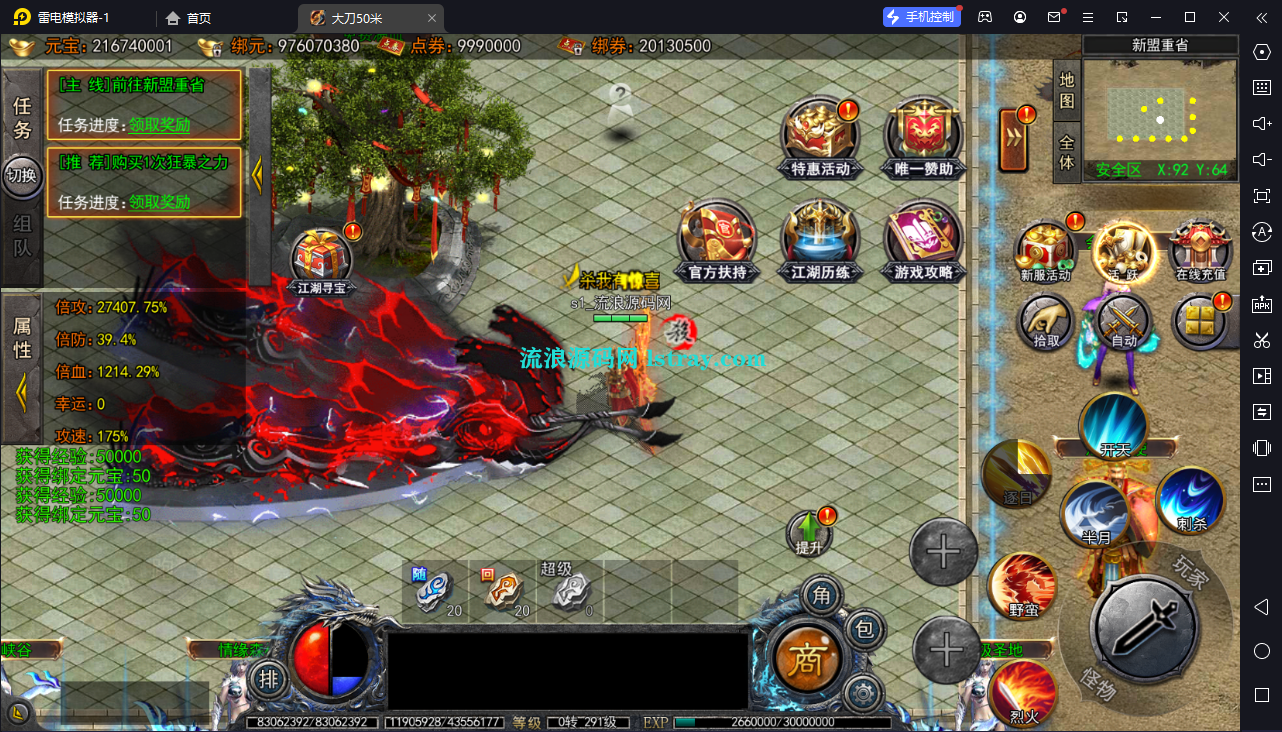Open the 游戏攻略 guide book

point(922,240)
